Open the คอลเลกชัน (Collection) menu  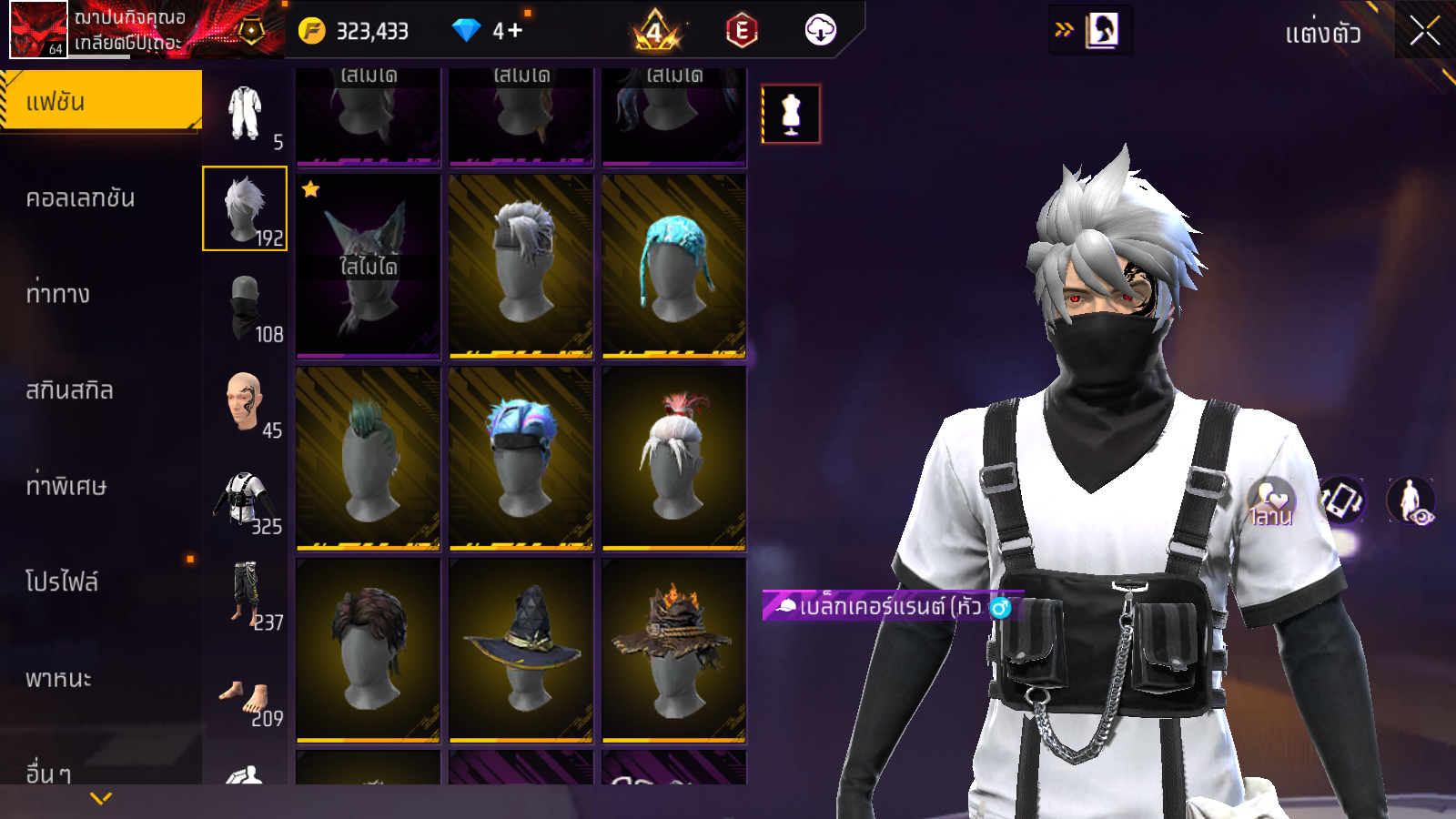80,198
